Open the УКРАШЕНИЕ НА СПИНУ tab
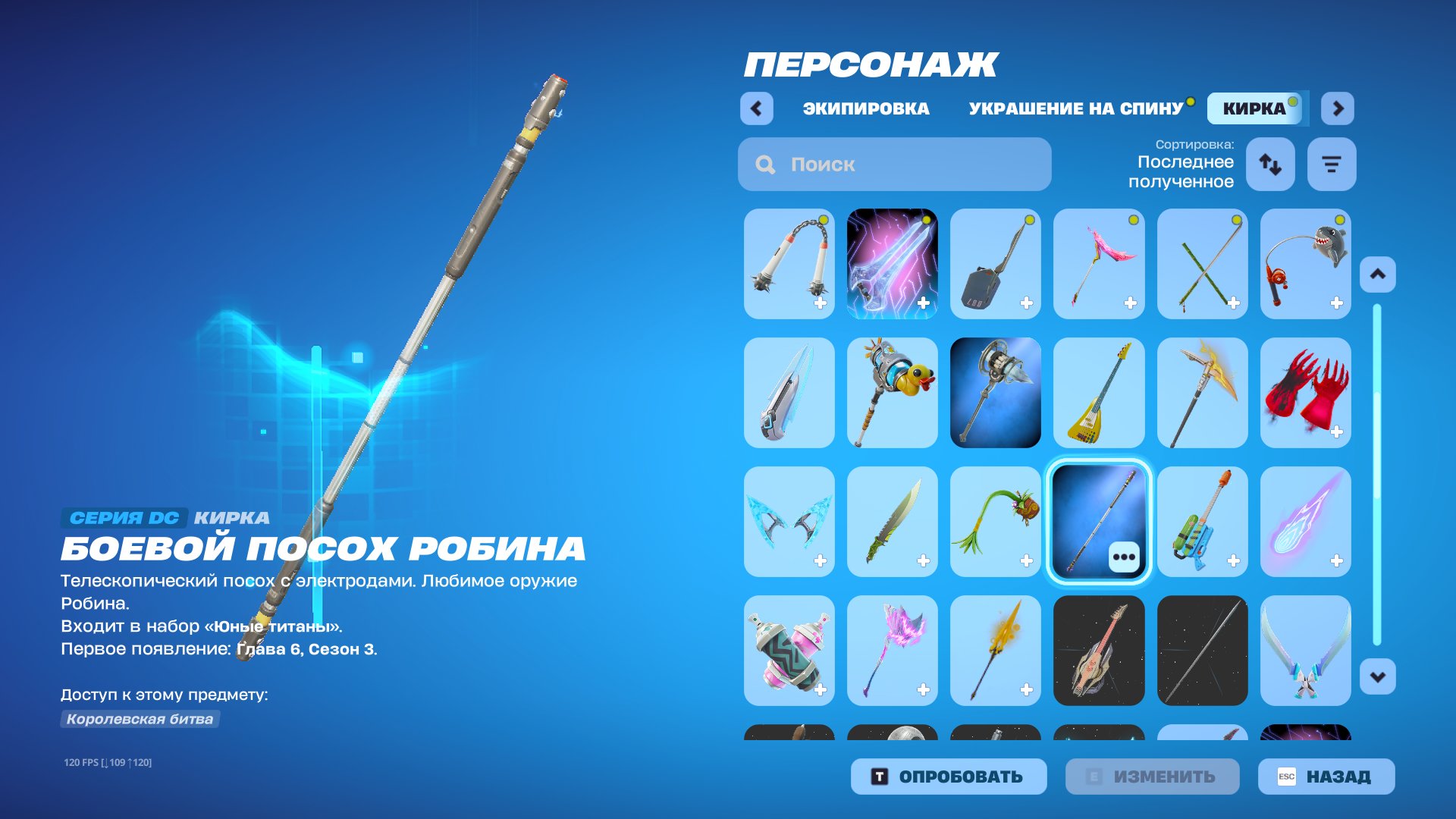This screenshot has width=1456, height=819. 1075,108
